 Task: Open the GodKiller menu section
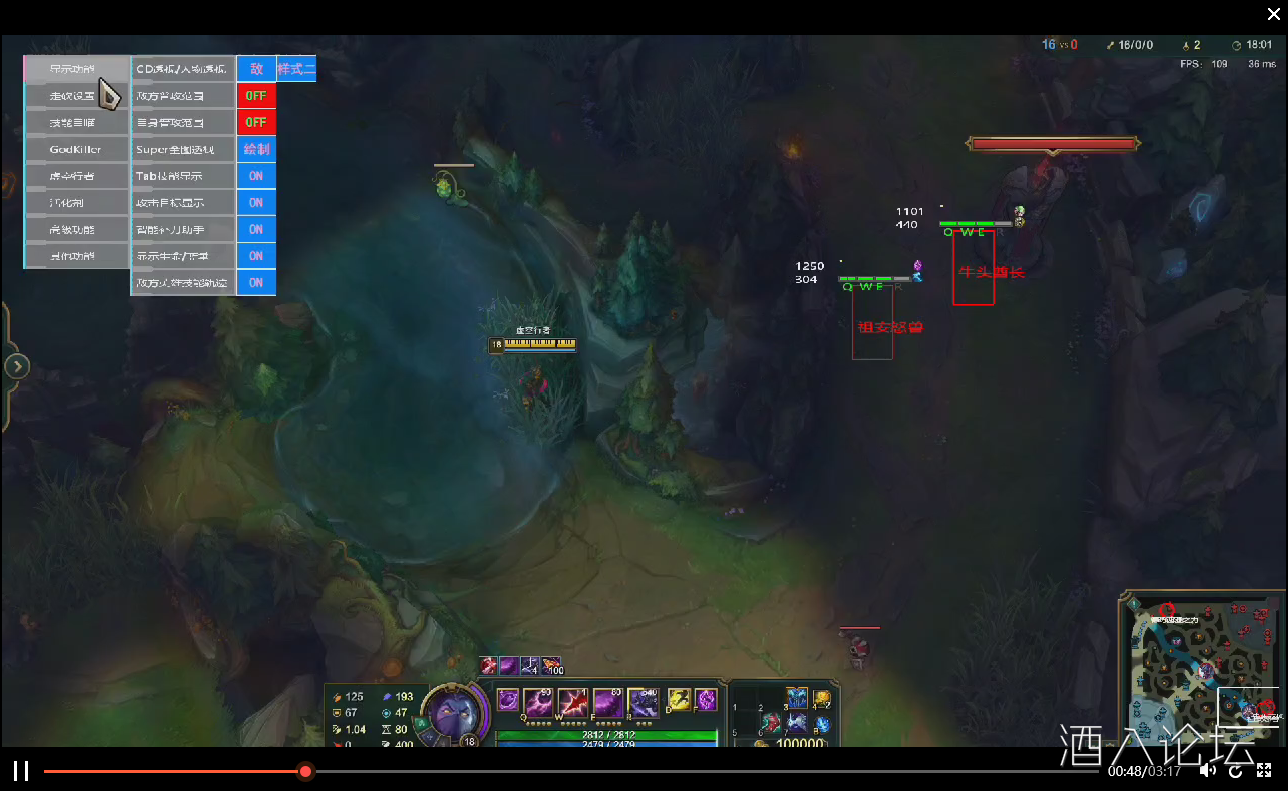[x=77, y=149]
